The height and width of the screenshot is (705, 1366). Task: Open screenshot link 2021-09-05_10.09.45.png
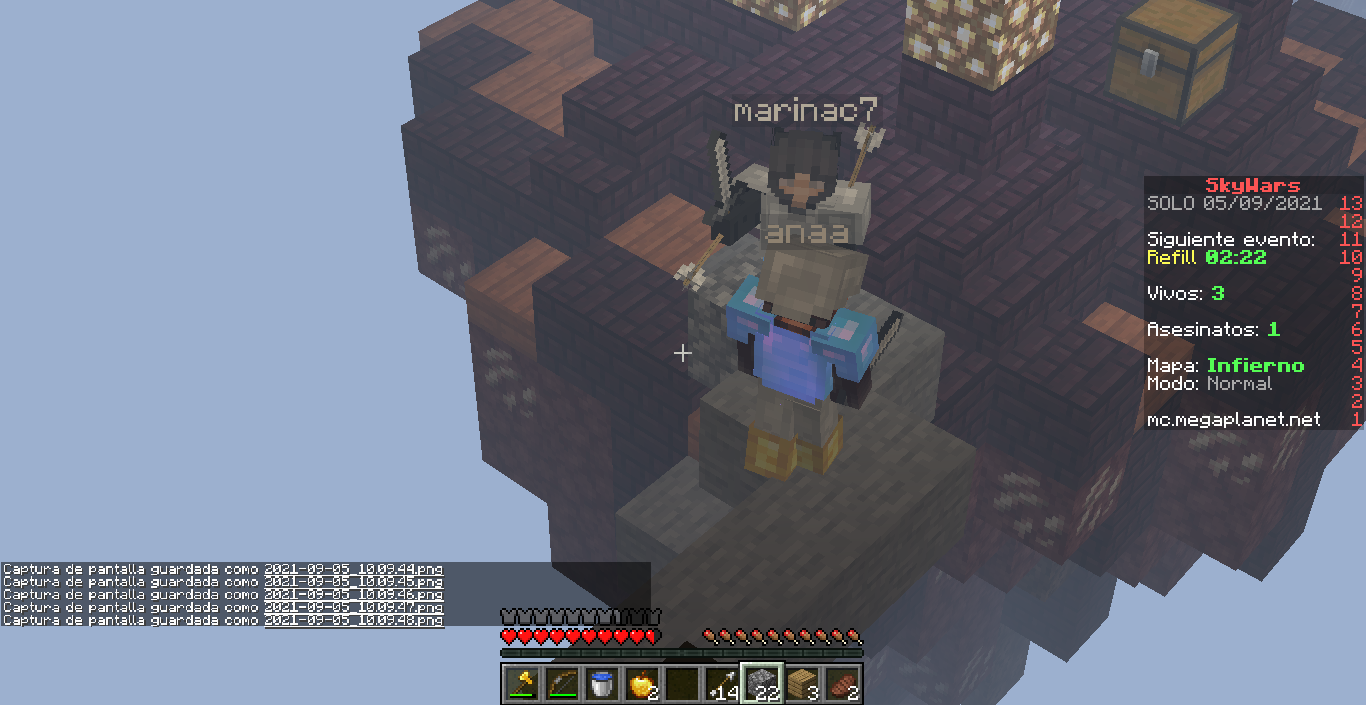353,582
